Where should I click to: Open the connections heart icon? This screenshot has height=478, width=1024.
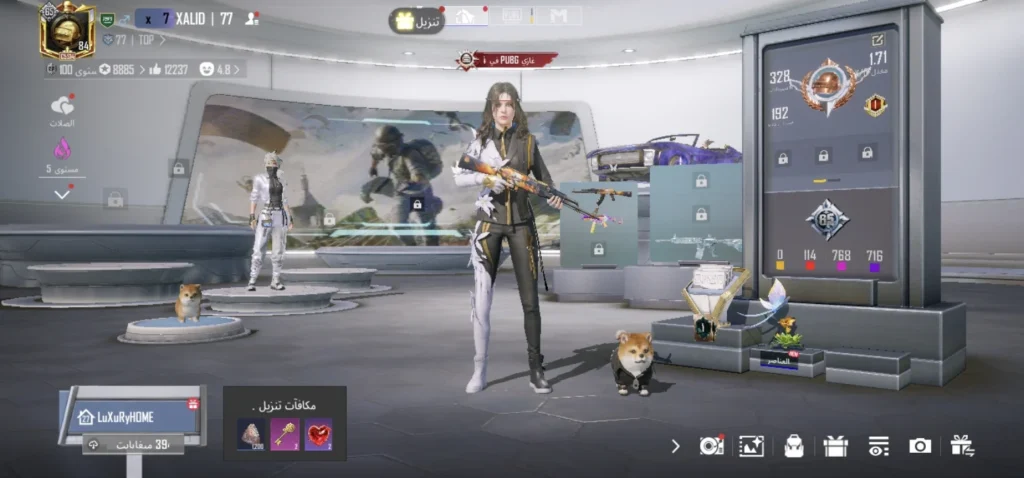62,106
